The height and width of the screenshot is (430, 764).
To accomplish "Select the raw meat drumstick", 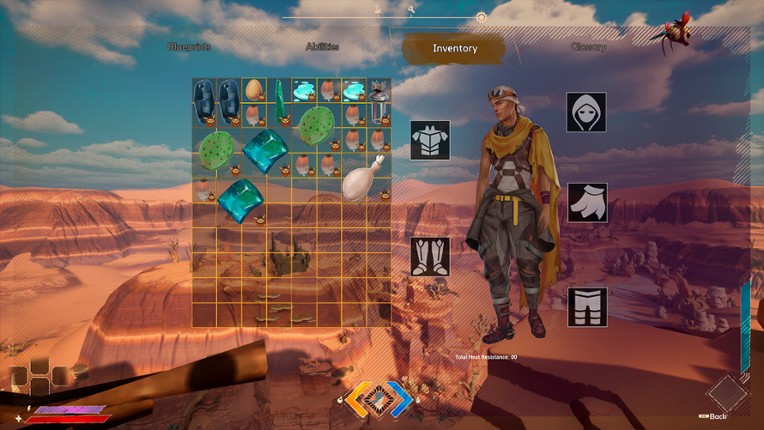I will click(x=361, y=178).
